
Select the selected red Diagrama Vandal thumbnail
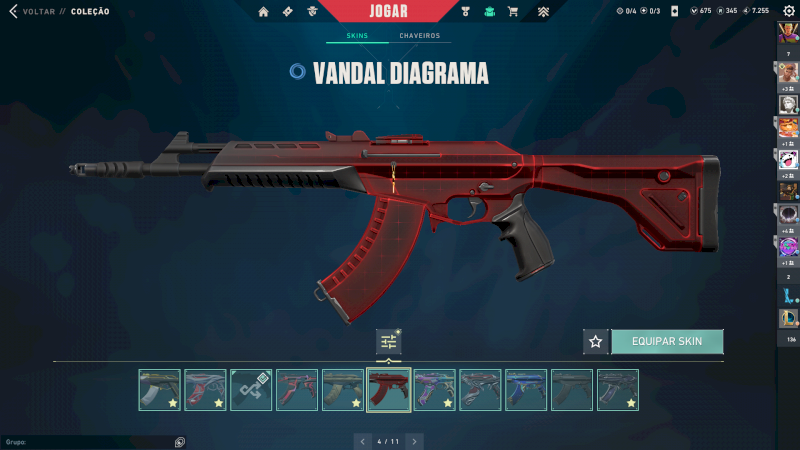coord(389,390)
